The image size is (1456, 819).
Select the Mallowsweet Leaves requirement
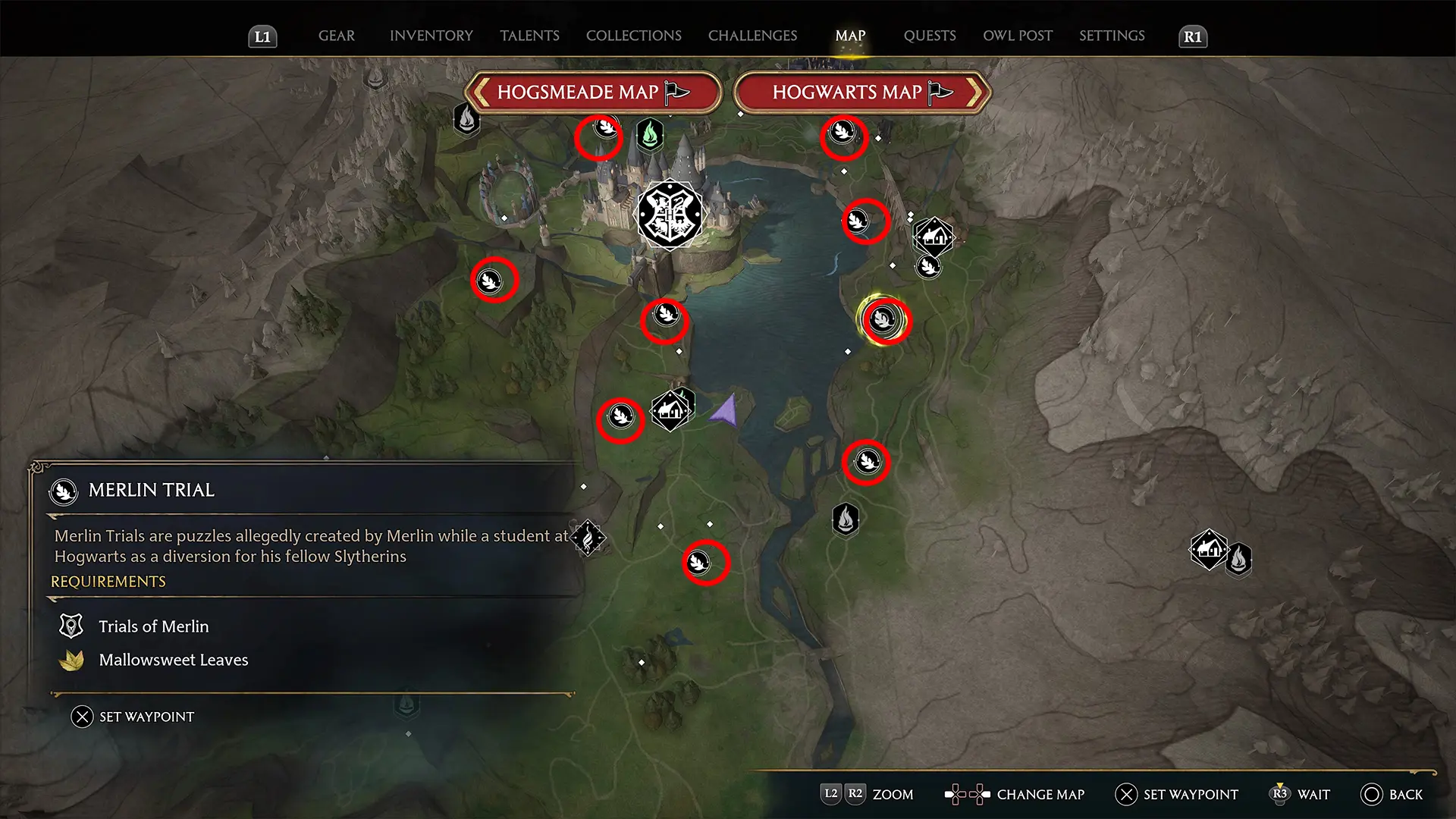click(173, 659)
